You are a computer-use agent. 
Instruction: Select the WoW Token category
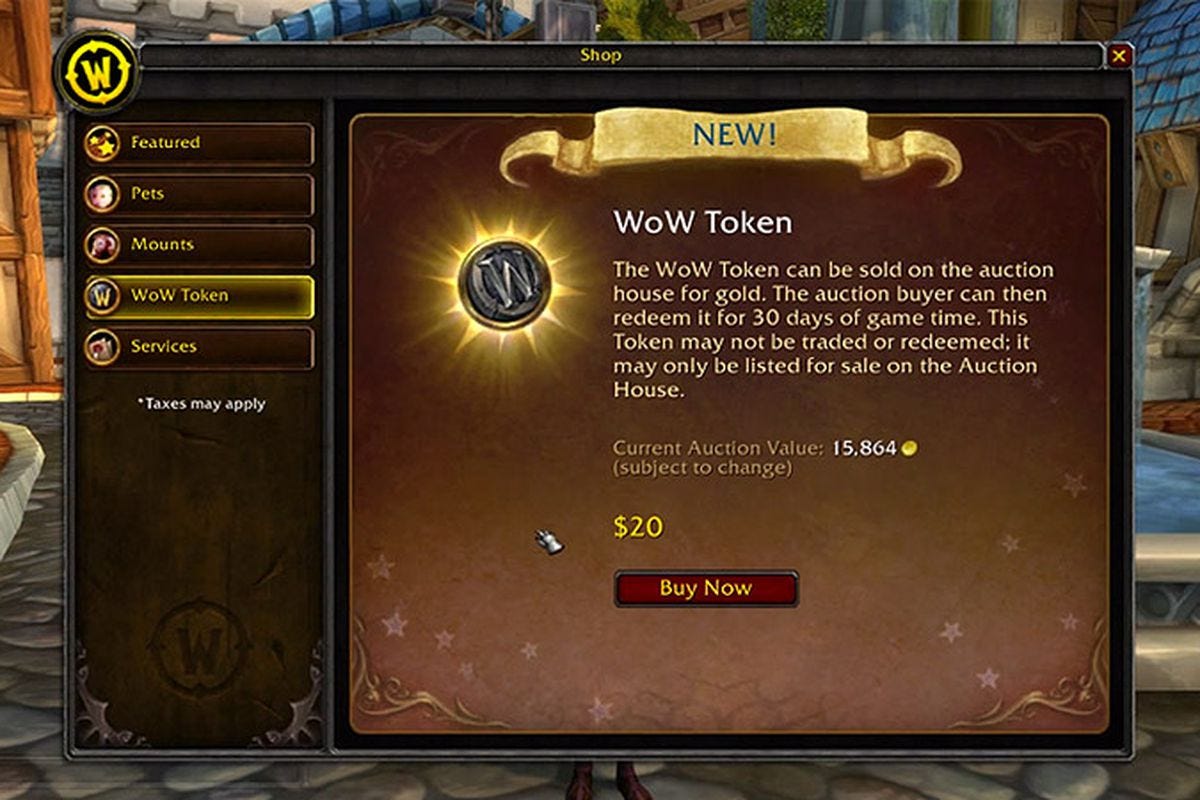coord(199,297)
